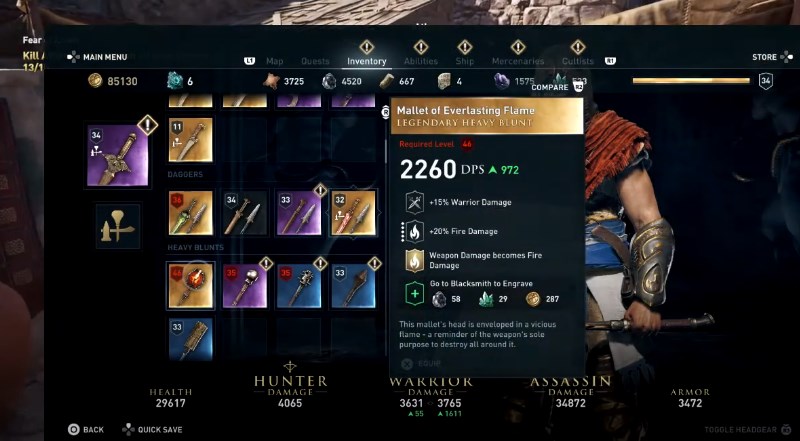Open the Store
Viewport: 800px width, 441px height.
[764, 57]
